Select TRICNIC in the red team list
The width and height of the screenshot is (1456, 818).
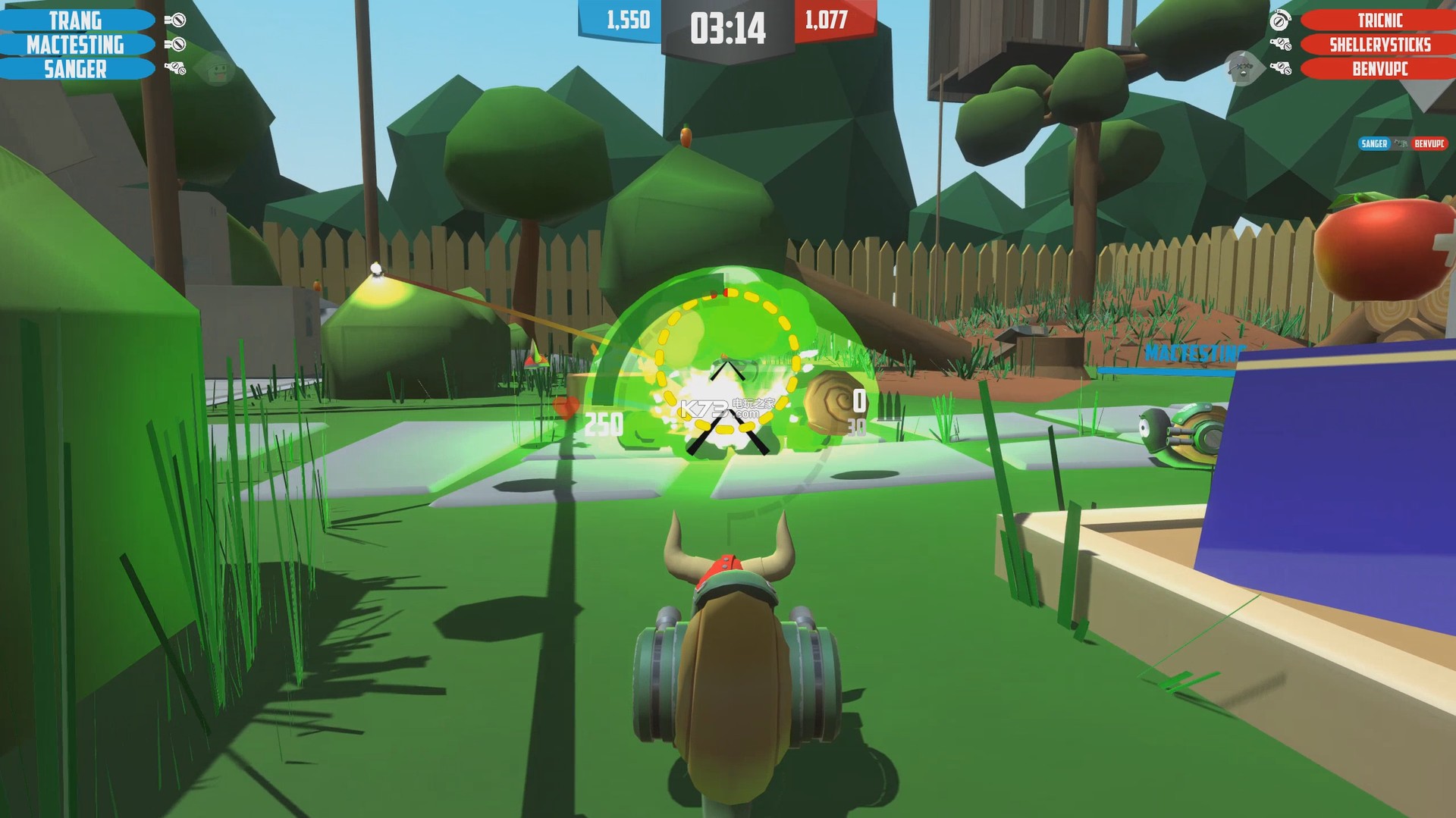pos(1379,20)
